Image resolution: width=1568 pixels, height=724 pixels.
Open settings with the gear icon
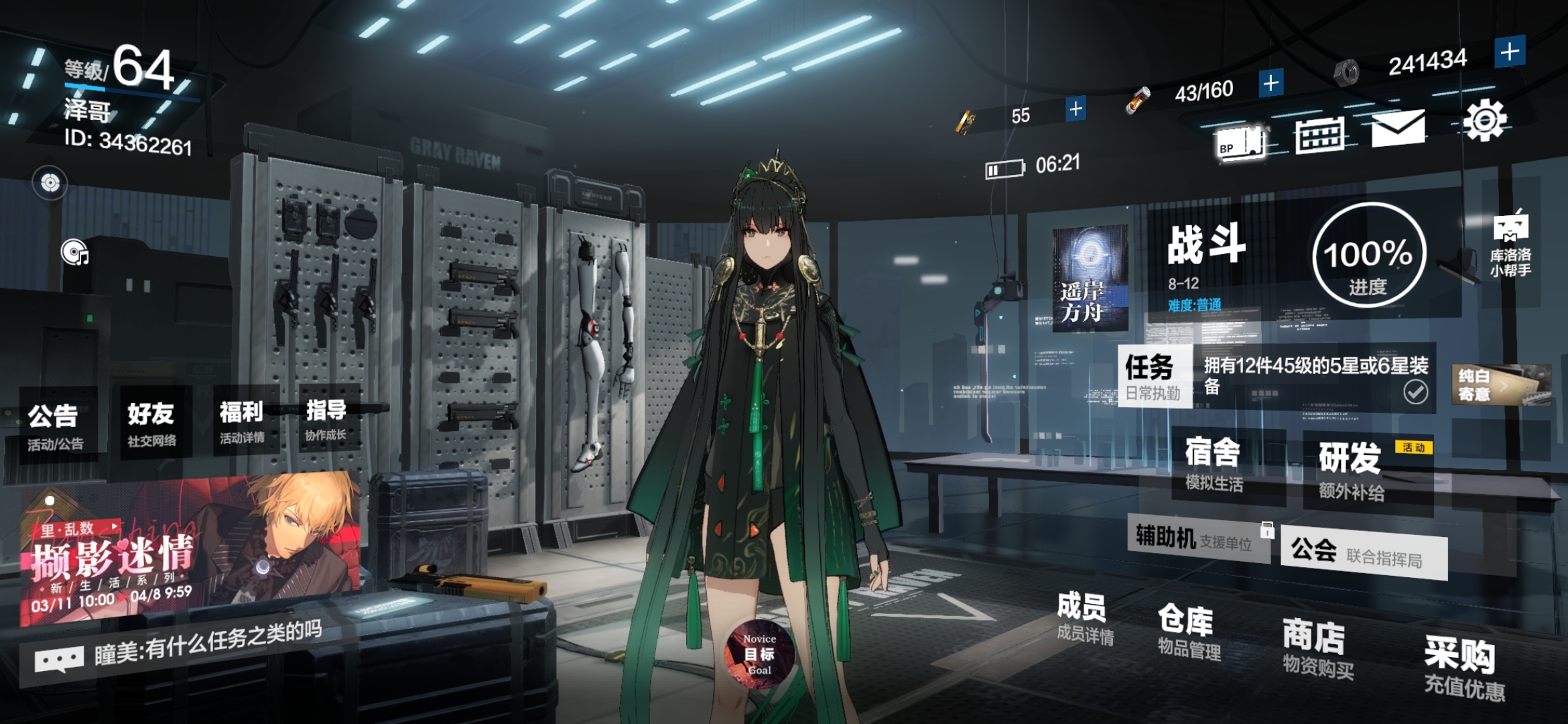(x=1485, y=121)
